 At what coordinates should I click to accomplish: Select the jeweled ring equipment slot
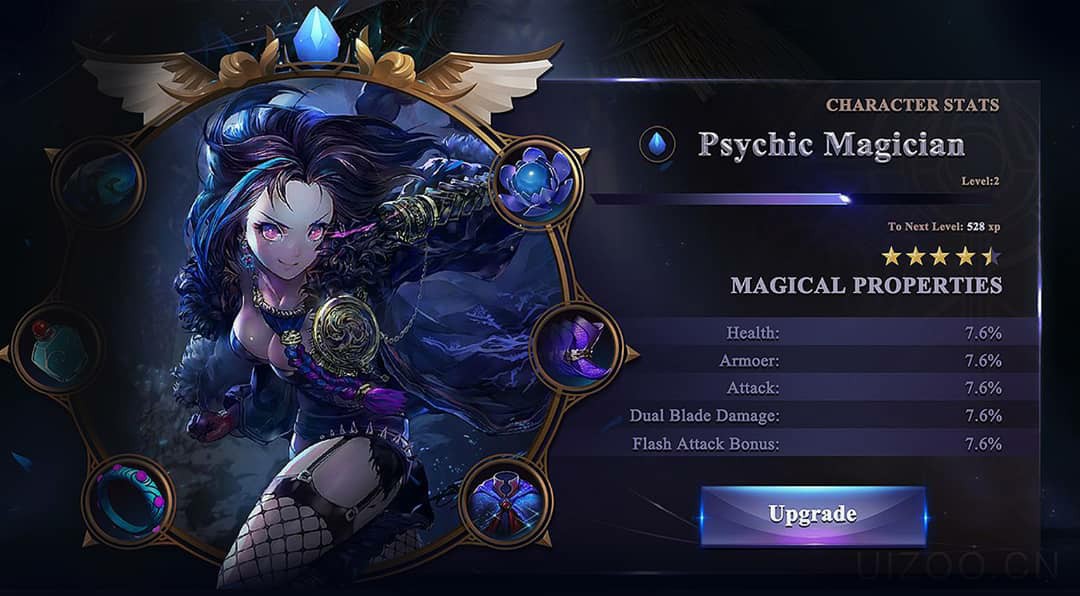click(127, 500)
